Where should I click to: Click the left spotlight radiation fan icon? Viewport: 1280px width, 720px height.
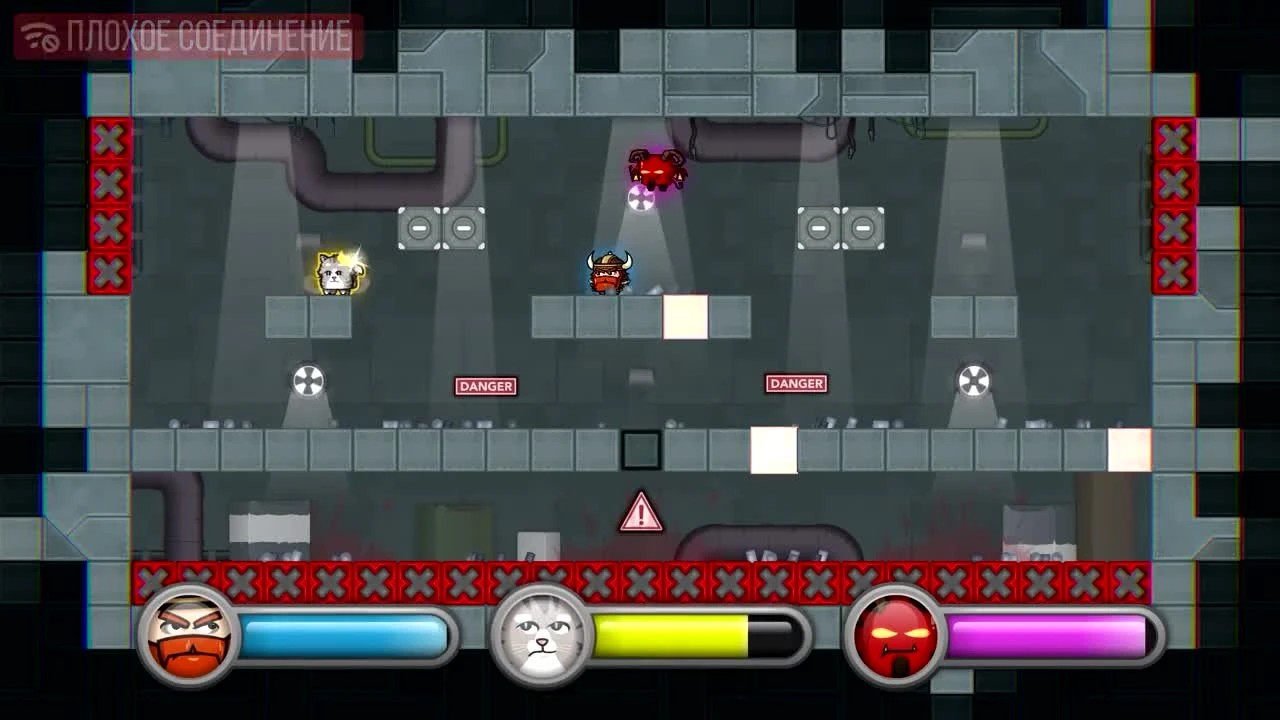point(307,379)
